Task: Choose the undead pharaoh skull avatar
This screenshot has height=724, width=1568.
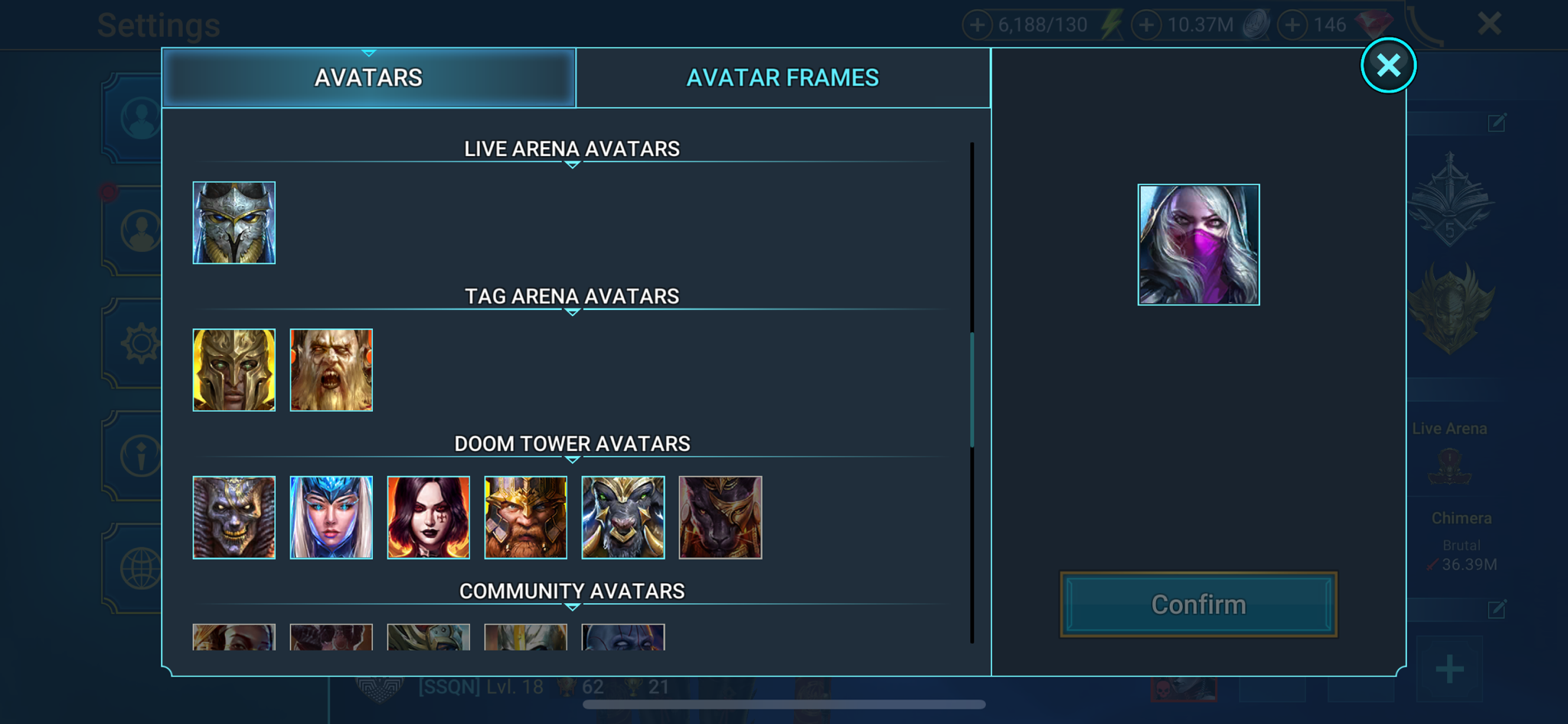Action: pos(234,517)
